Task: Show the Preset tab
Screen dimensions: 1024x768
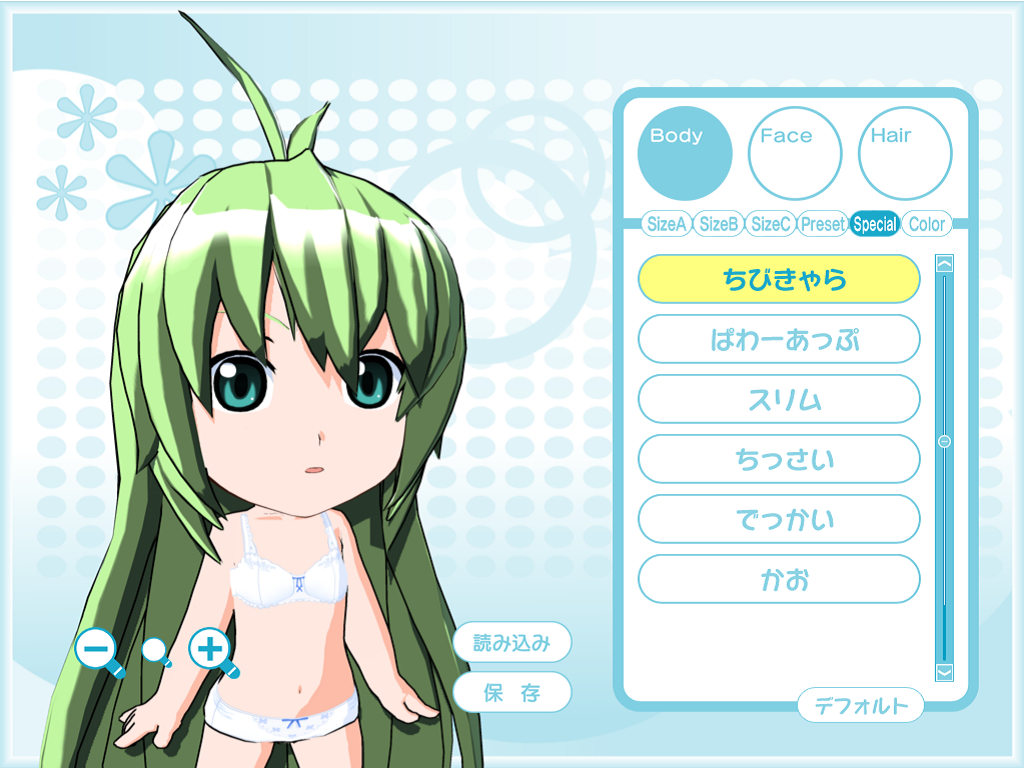Action: click(x=823, y=224)
